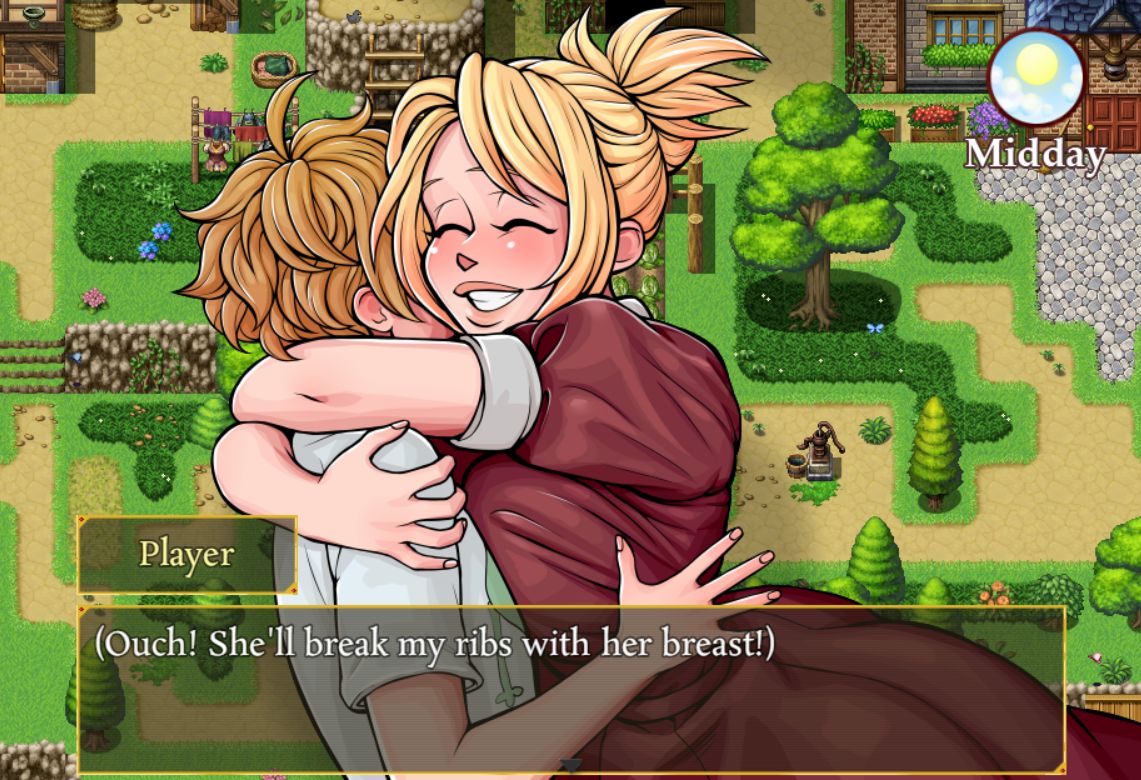Select the Midday sun time-of-day icon
This screenshot has height=780, width=1141.
1036,77
